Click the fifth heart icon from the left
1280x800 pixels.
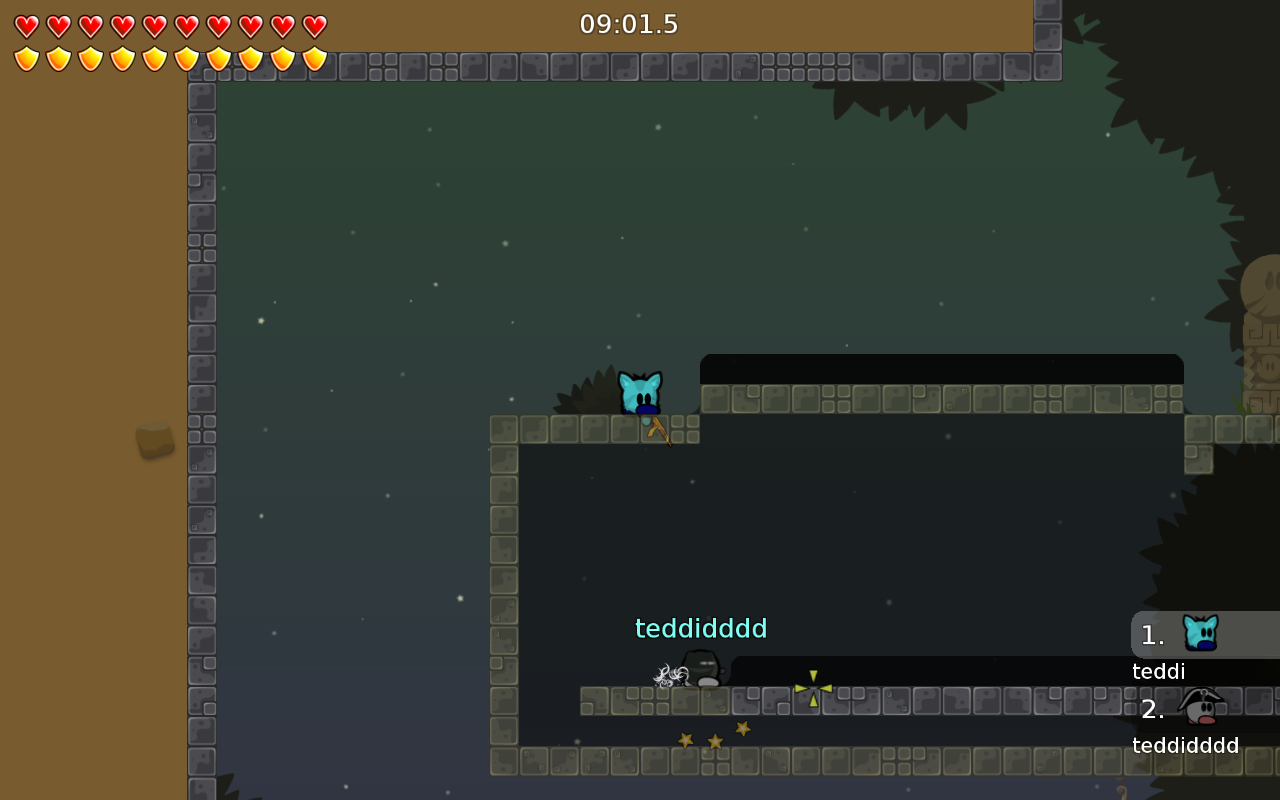(153, 25)
